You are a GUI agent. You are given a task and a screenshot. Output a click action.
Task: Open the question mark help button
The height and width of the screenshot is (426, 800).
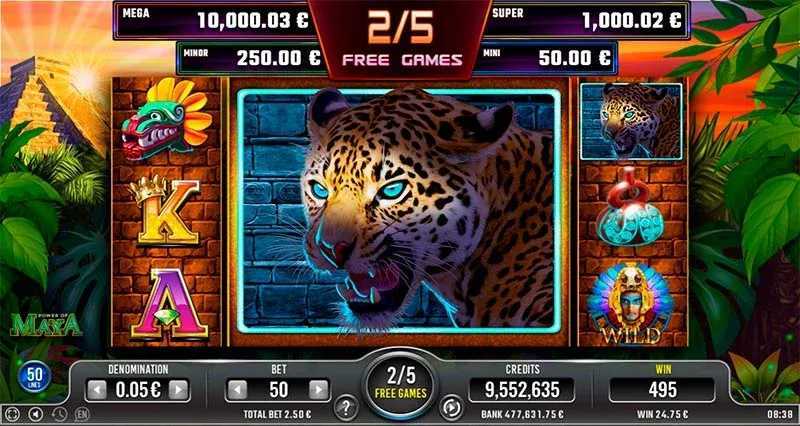click(348, 408)
